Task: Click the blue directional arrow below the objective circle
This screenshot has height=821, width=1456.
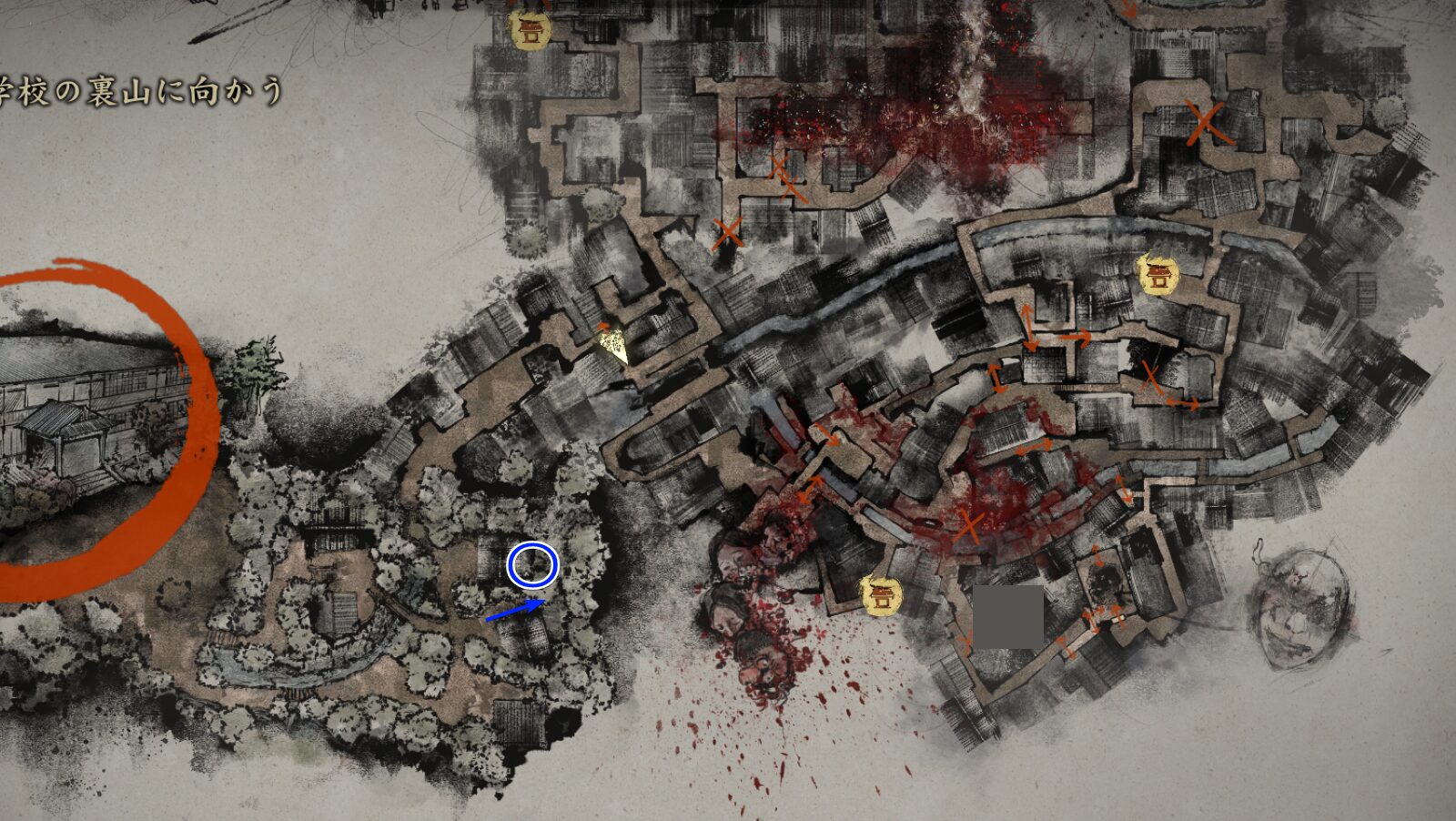Action: pyautogui.click(x=515, y=613)
